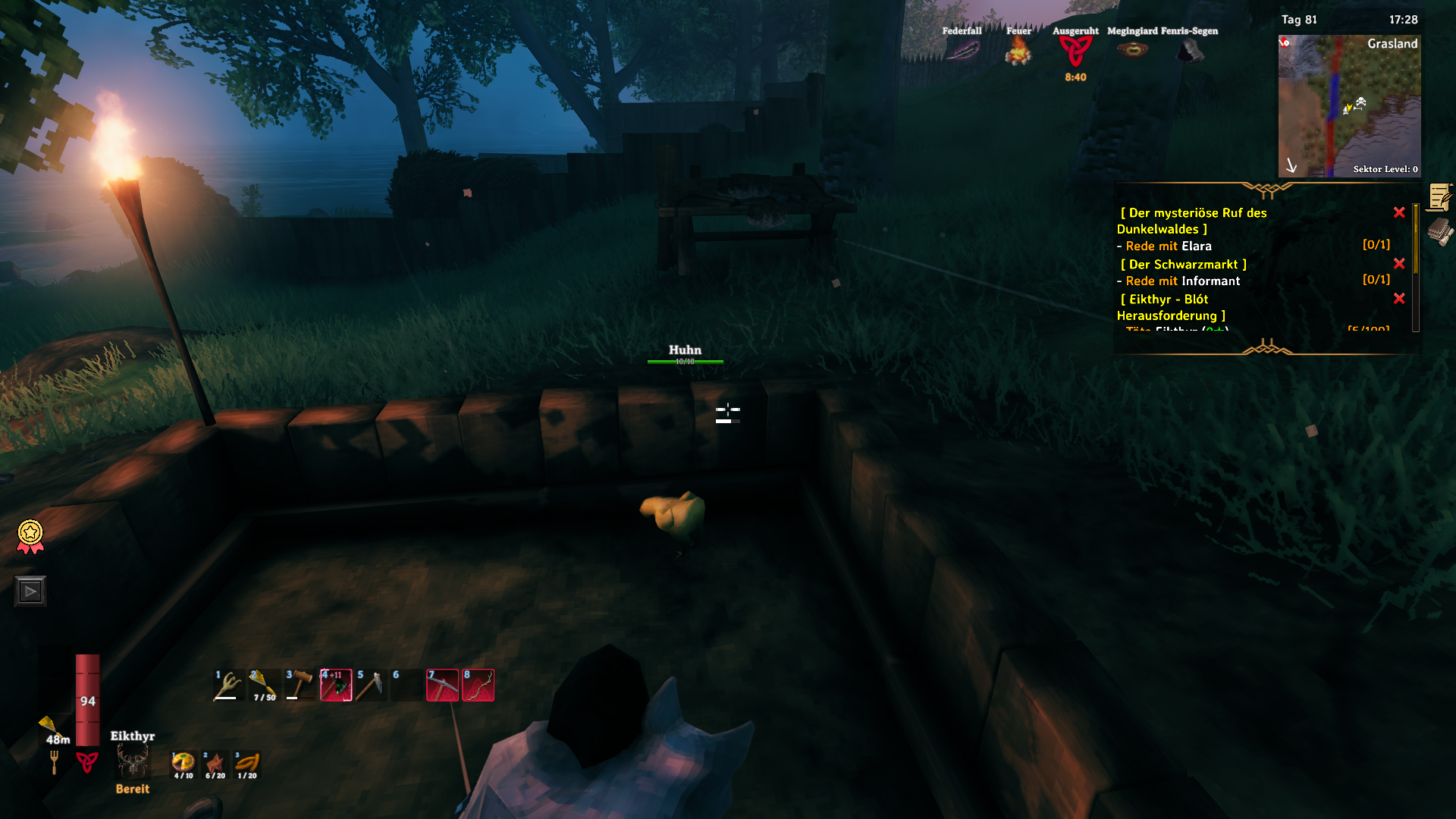Open the quest scroll with quill icon

[x=1439, y=198]
